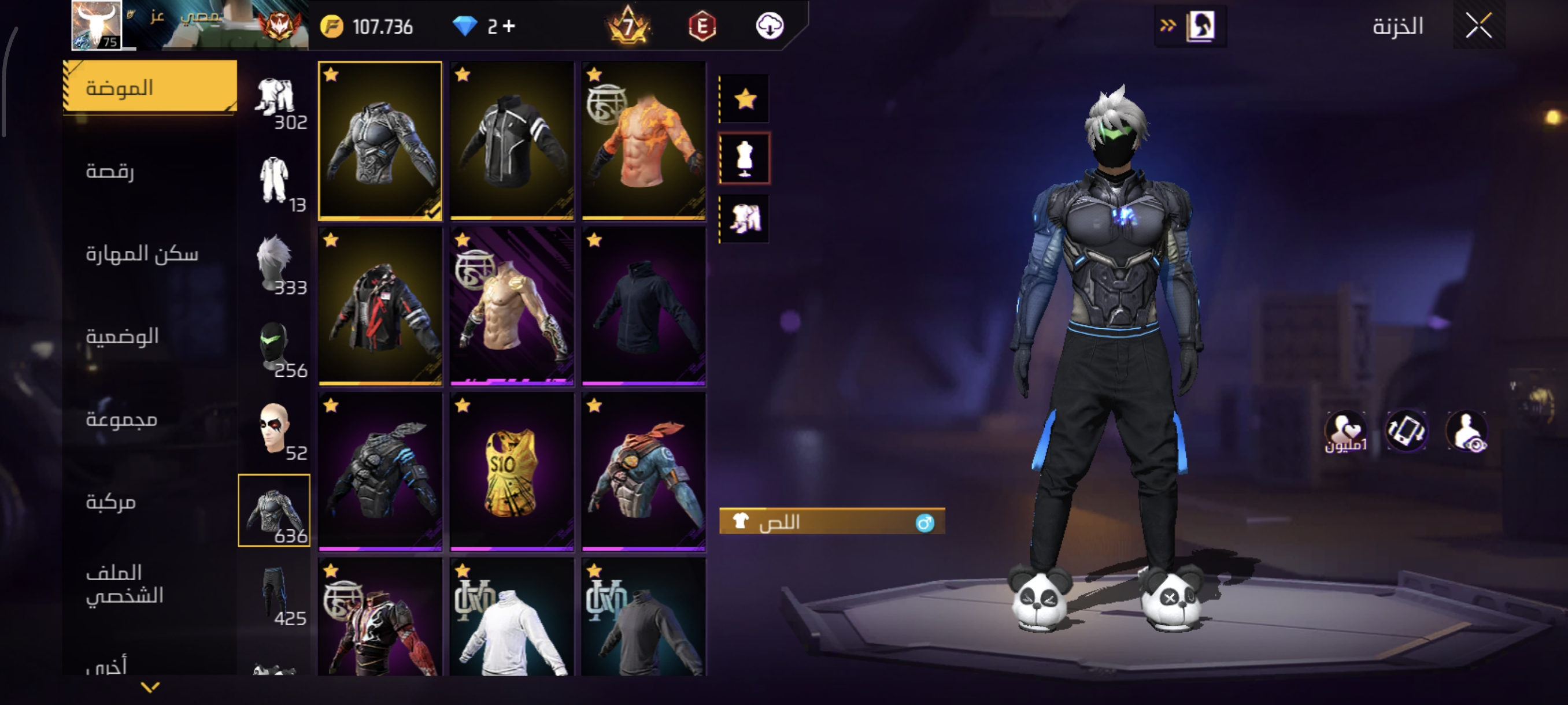Choose the red and black hooded jacket
Screen dimensions: 1568x705
tap(380, 306)
